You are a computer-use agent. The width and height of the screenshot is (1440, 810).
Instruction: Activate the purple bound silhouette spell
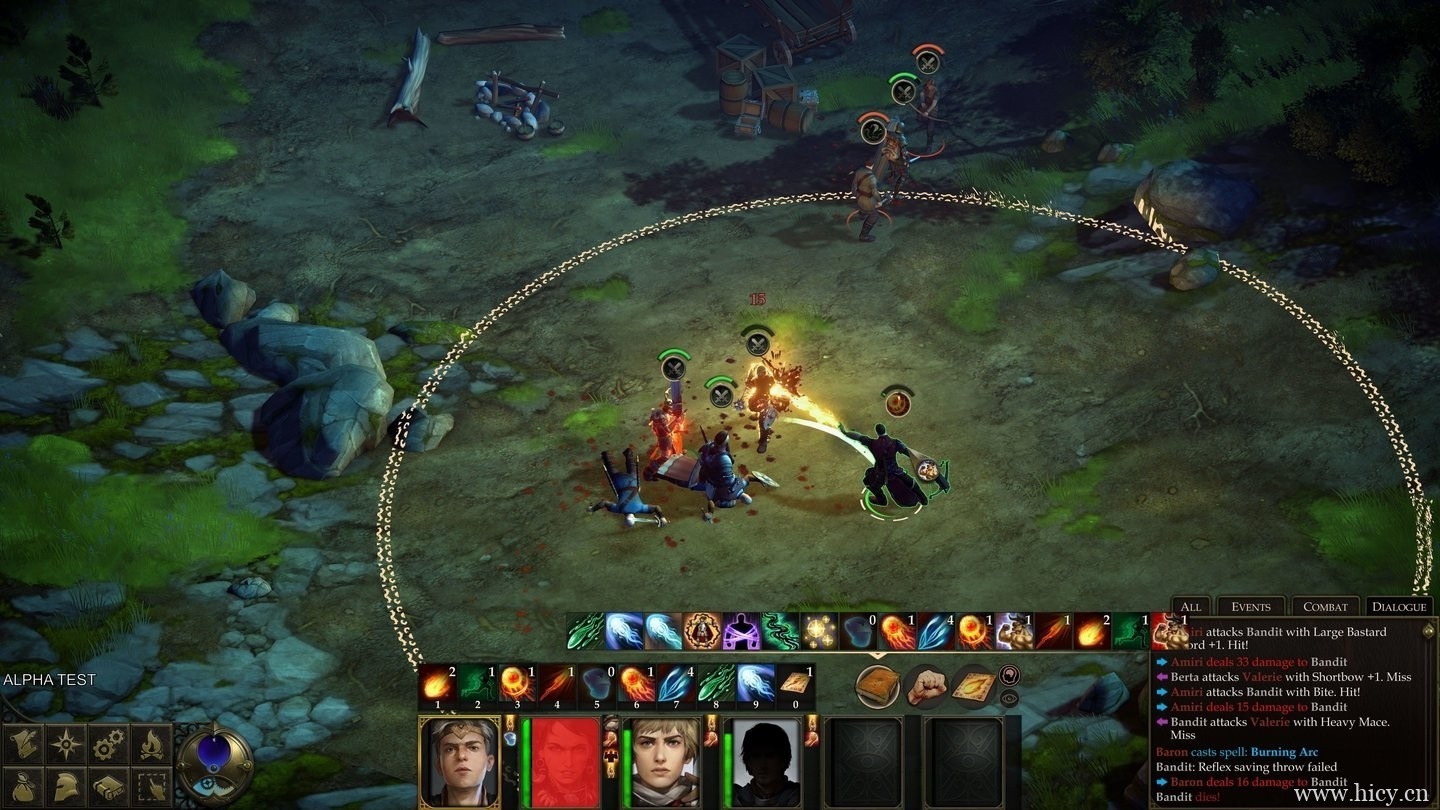pyautogui.click(x=741, y=631)
